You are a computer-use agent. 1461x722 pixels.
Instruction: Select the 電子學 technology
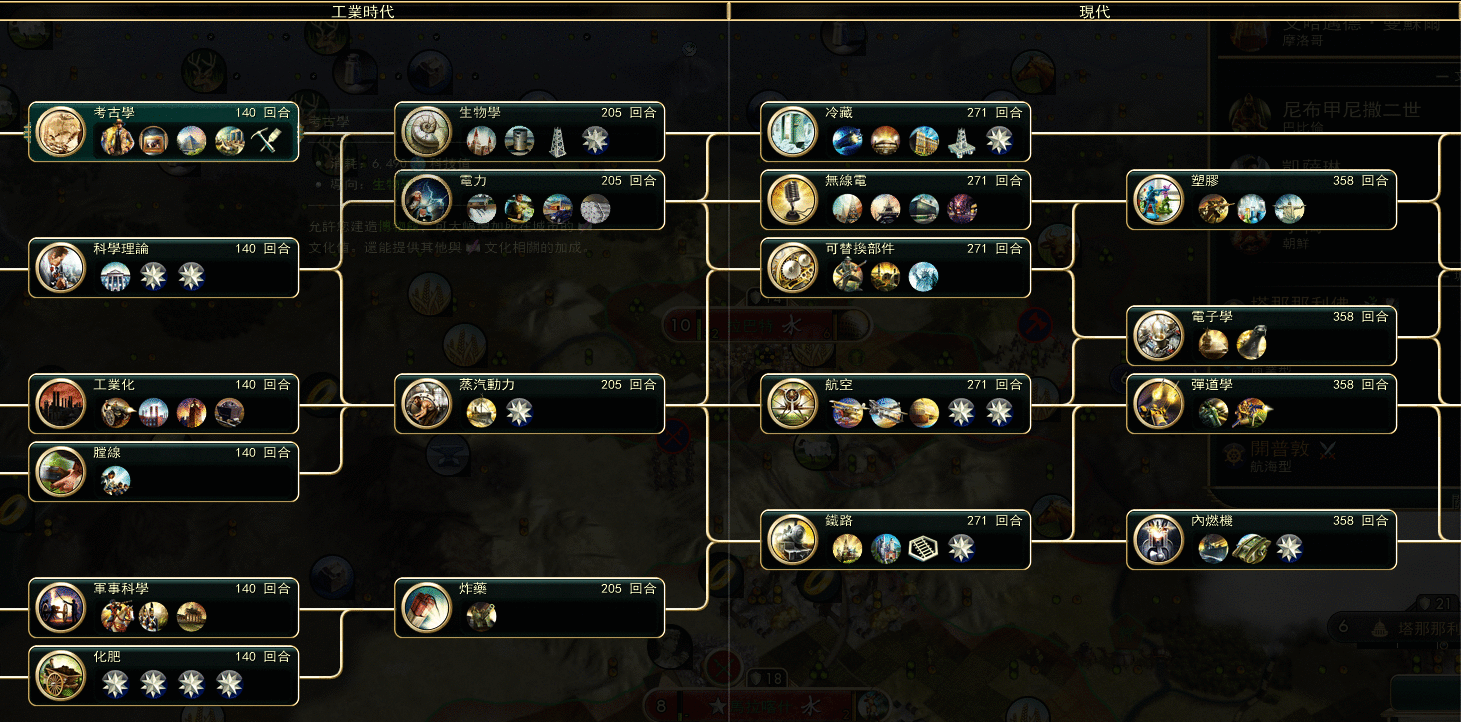tap(1261, 335)
